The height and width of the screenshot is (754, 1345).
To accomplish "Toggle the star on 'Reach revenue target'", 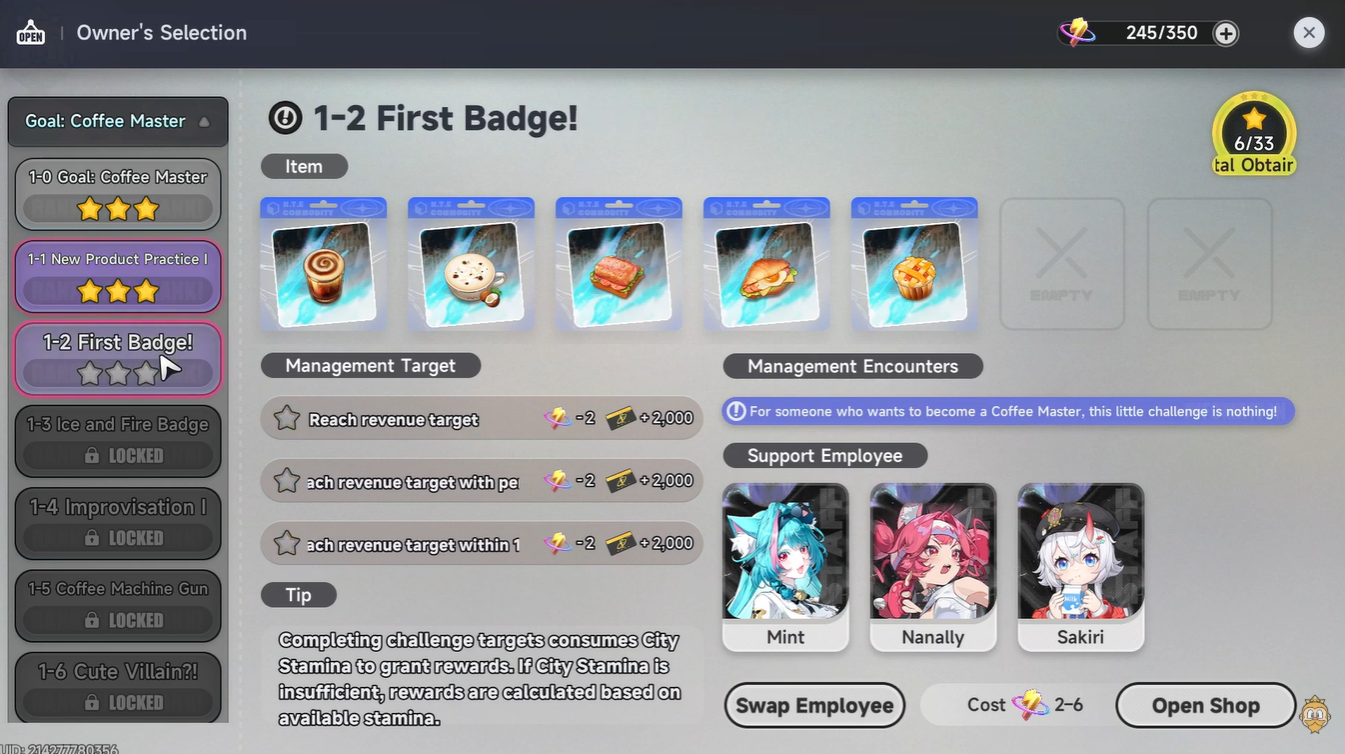I will (x=287, y=418).
